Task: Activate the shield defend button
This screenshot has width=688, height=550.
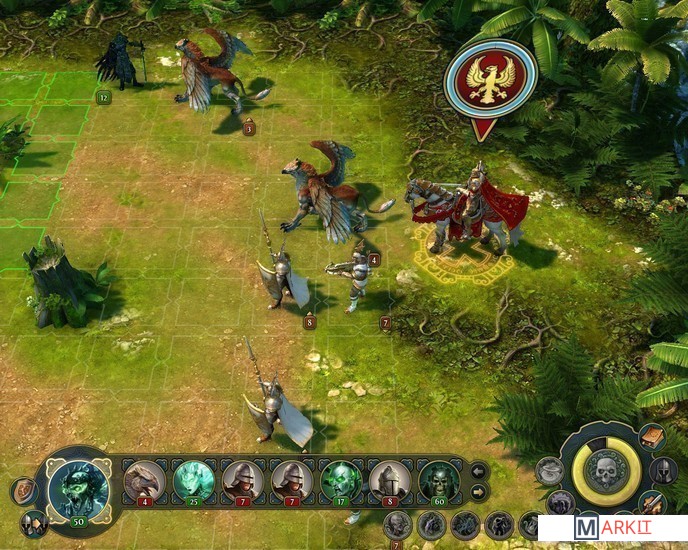Action: click(22, 490)
